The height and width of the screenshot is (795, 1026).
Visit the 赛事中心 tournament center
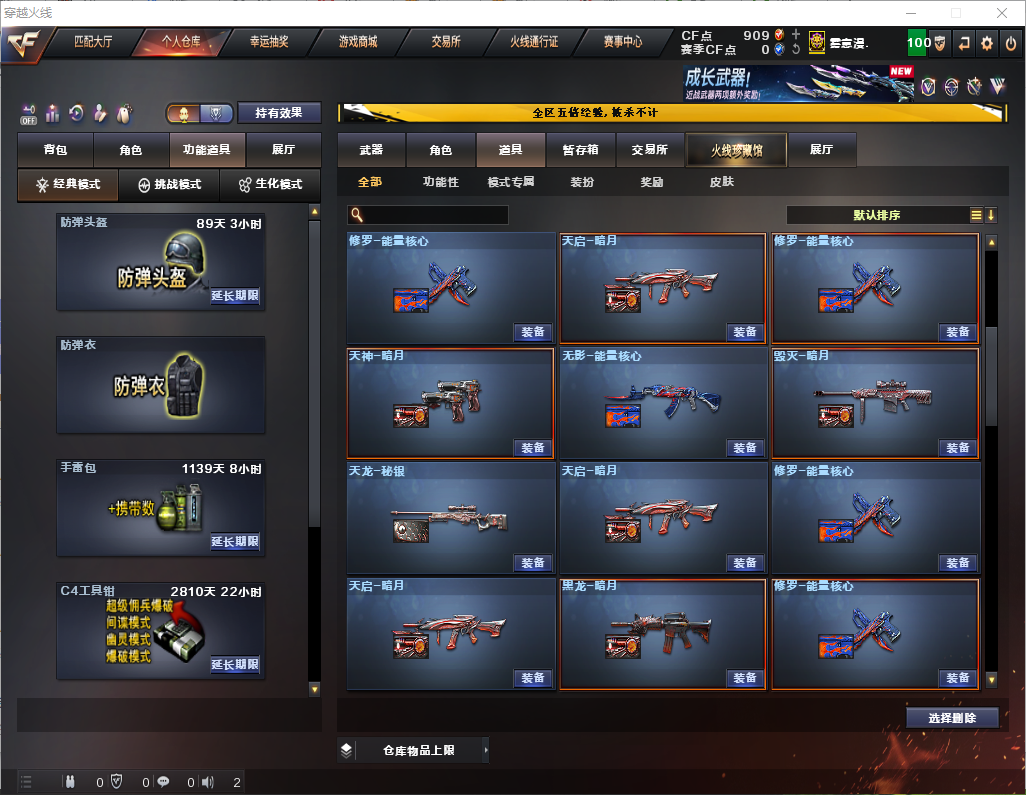[x=623, y=42]
